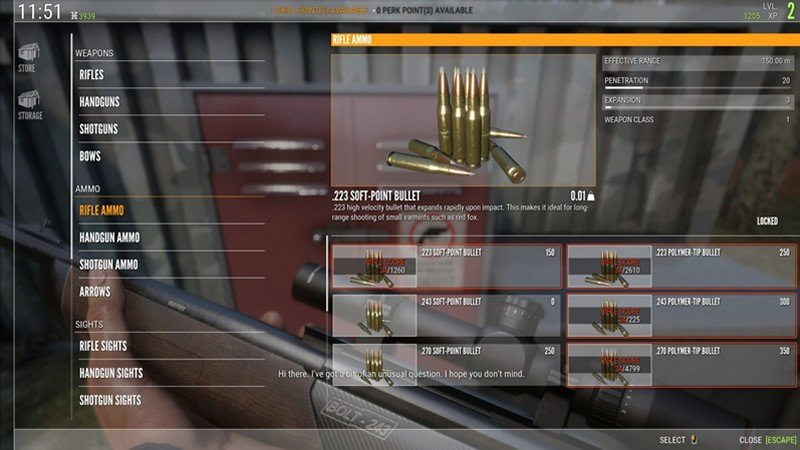Open the Arrows category
Image resolution: width=800 pixels, height=450 pixels.
[95, 291]
